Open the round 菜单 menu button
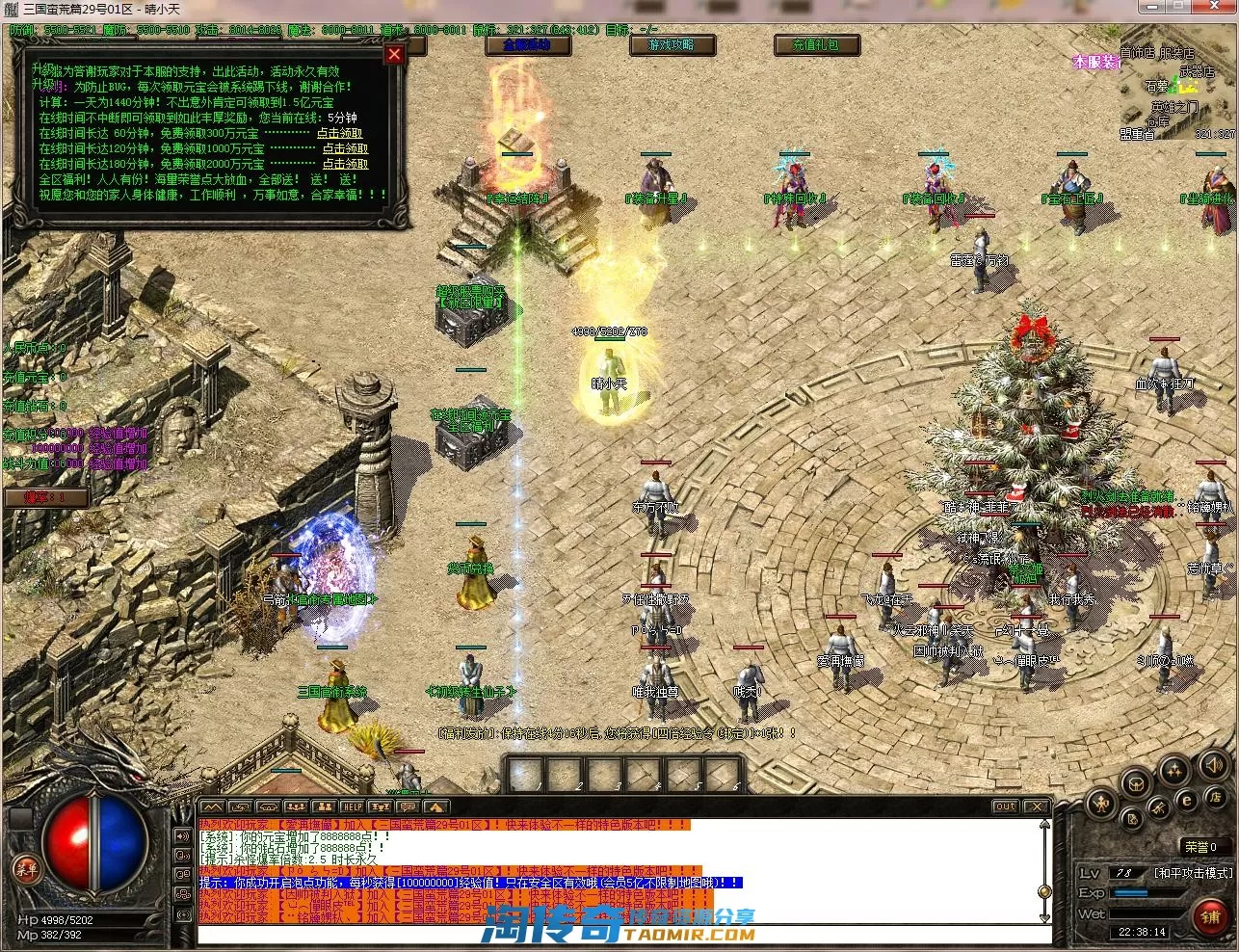The height and width of the screenshot is (952, 1239). point(27,869)
